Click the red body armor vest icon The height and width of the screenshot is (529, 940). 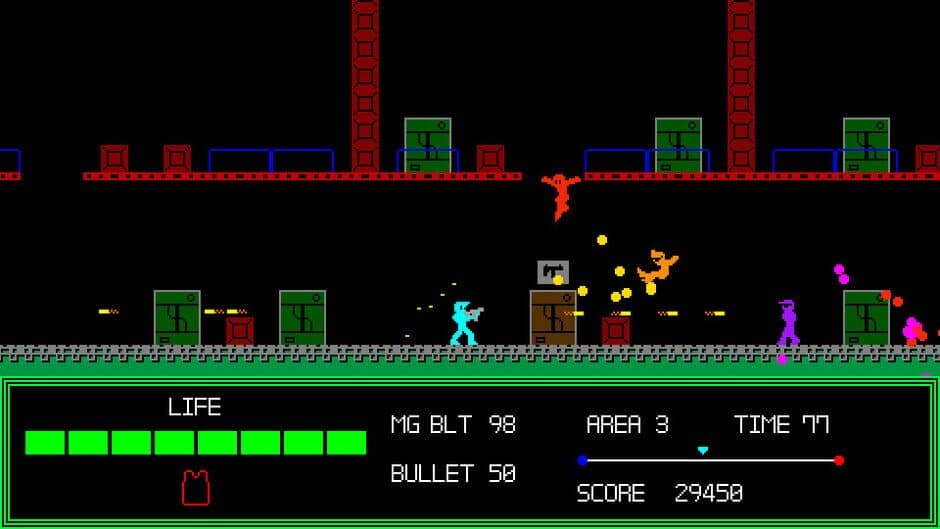(x=196, y=487)
